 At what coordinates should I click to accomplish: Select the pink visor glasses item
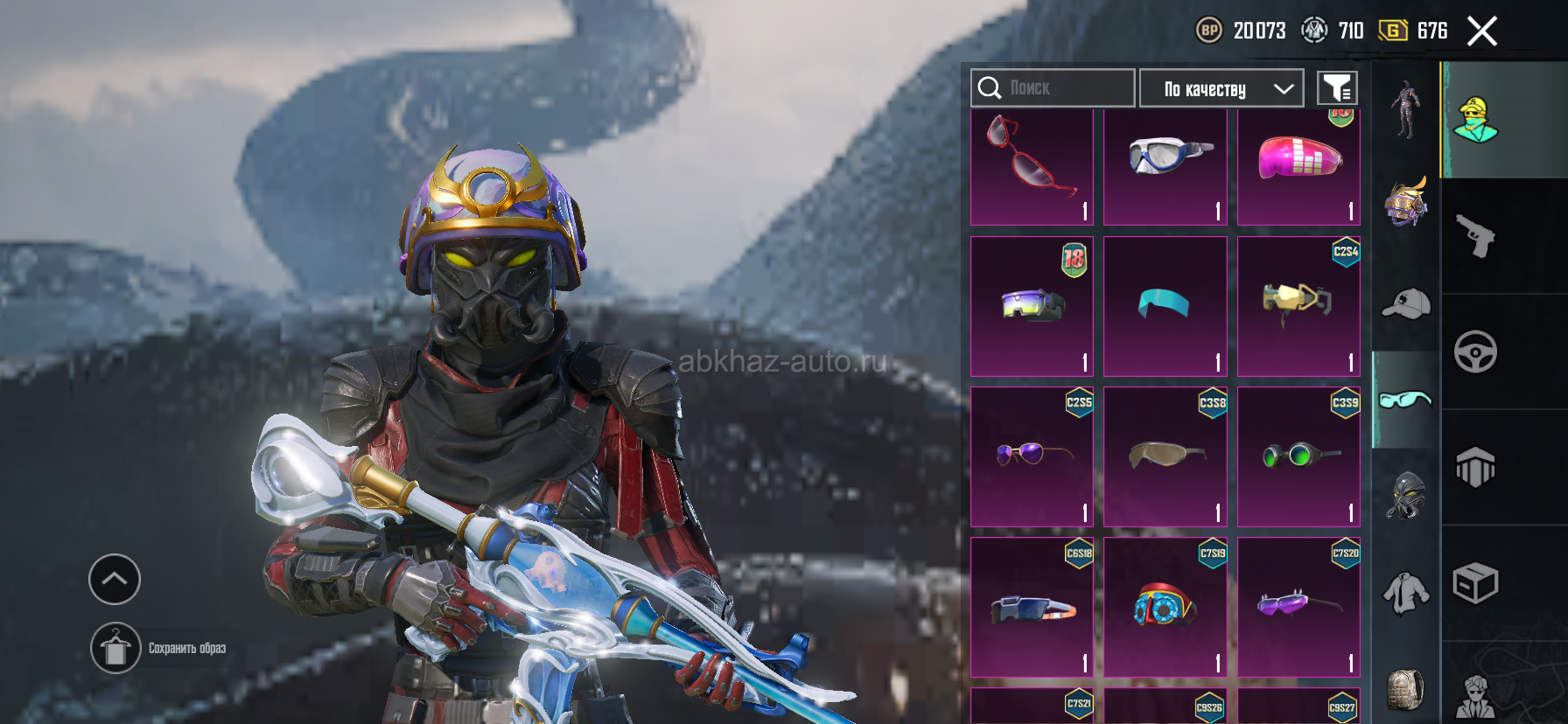(x=1299, y=164)
